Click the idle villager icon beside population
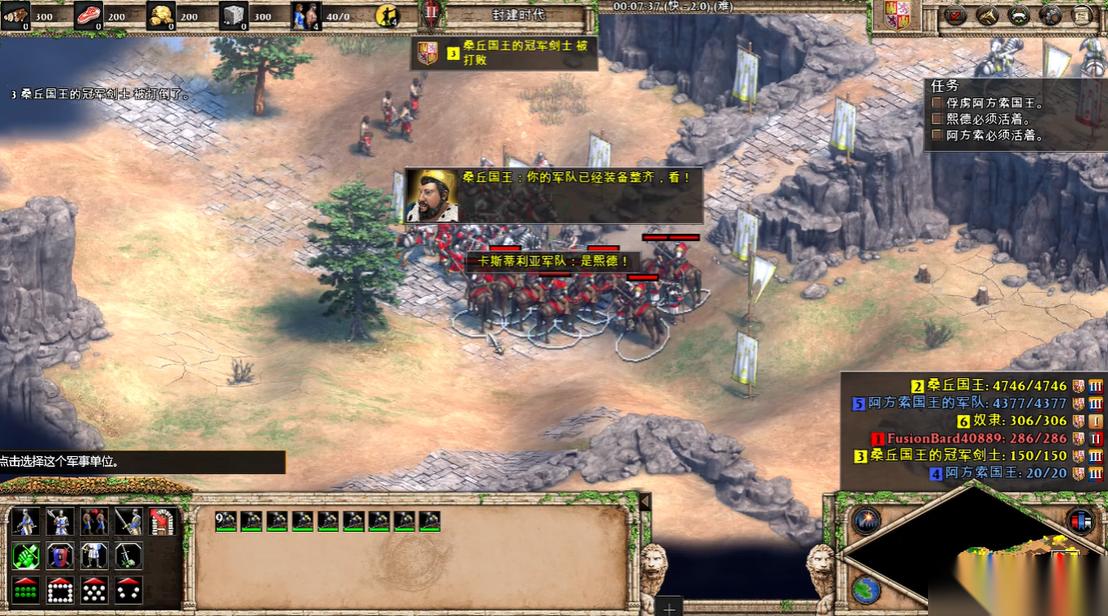The height and width of the screenshot is (616, 1108). coord(385,15)
